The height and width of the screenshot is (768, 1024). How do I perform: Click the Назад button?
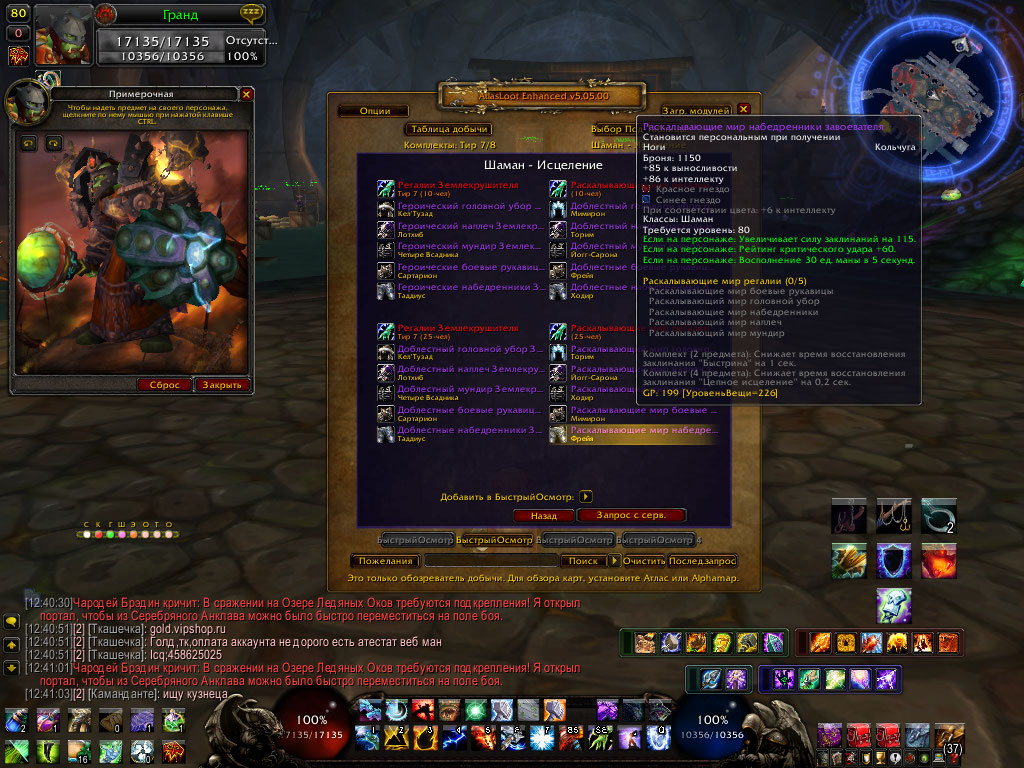(543, 516)
